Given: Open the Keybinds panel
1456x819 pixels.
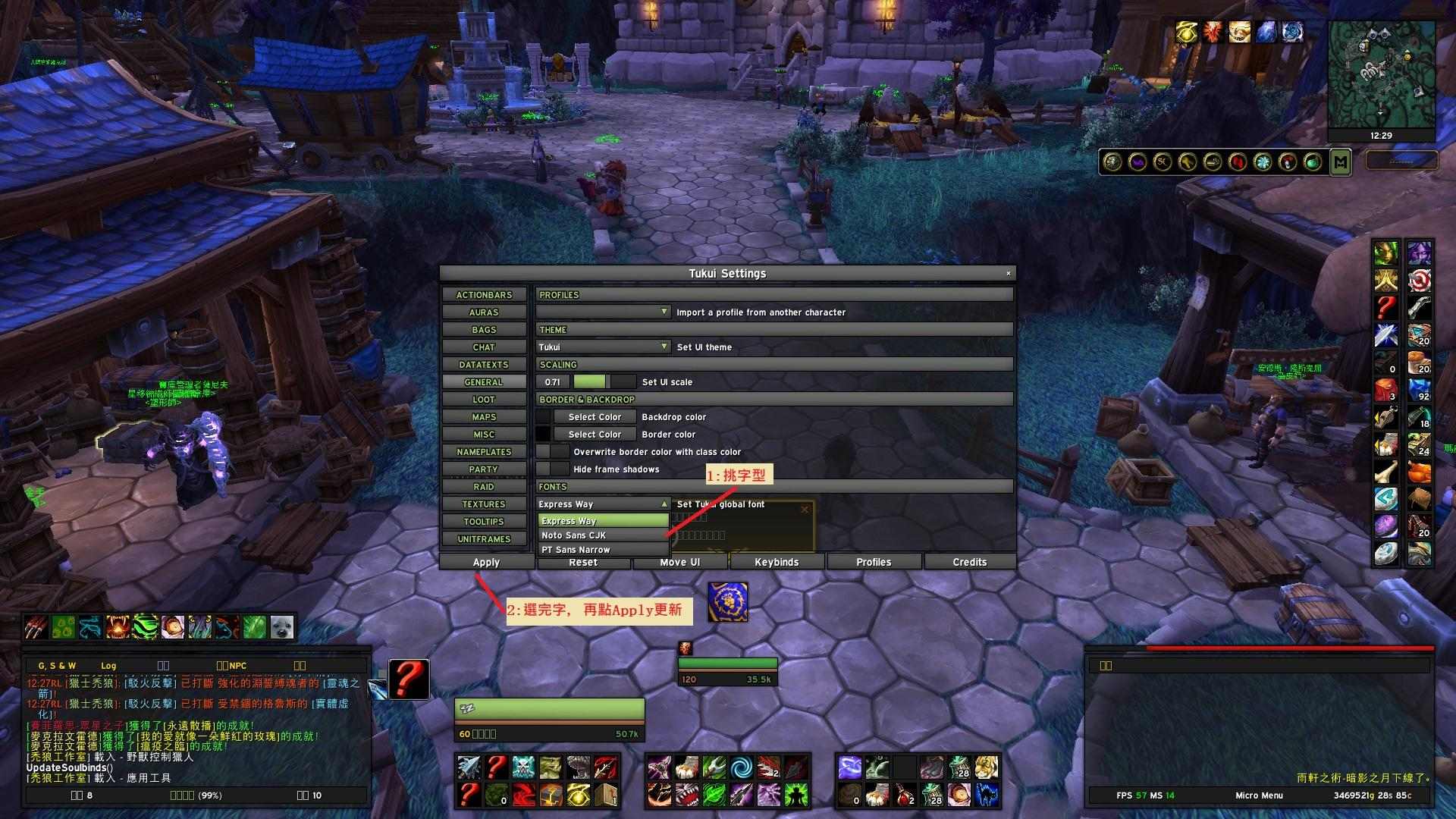Looking at the screenshot, I should click(777, 562).
